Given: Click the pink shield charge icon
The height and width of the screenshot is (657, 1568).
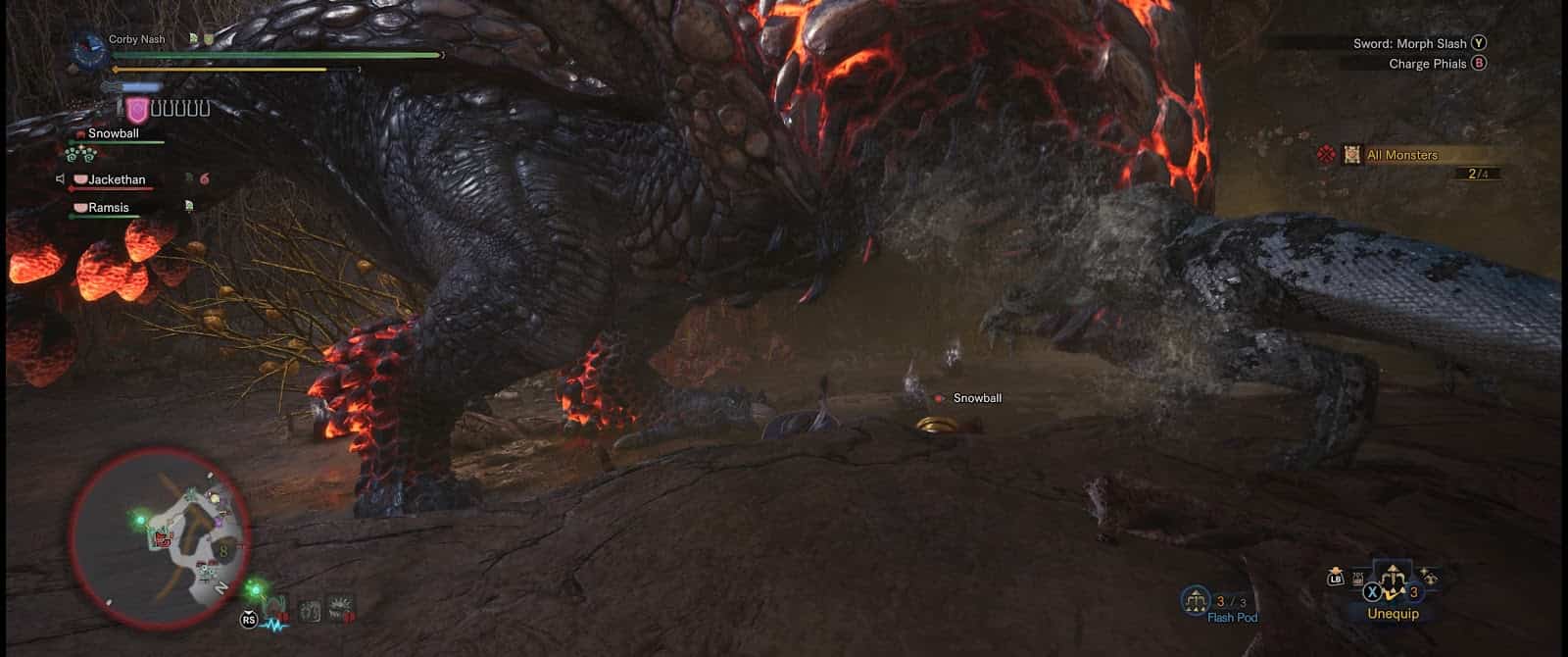Looking at the screenshot, I should pyautogui.click(x=137, y=110).
